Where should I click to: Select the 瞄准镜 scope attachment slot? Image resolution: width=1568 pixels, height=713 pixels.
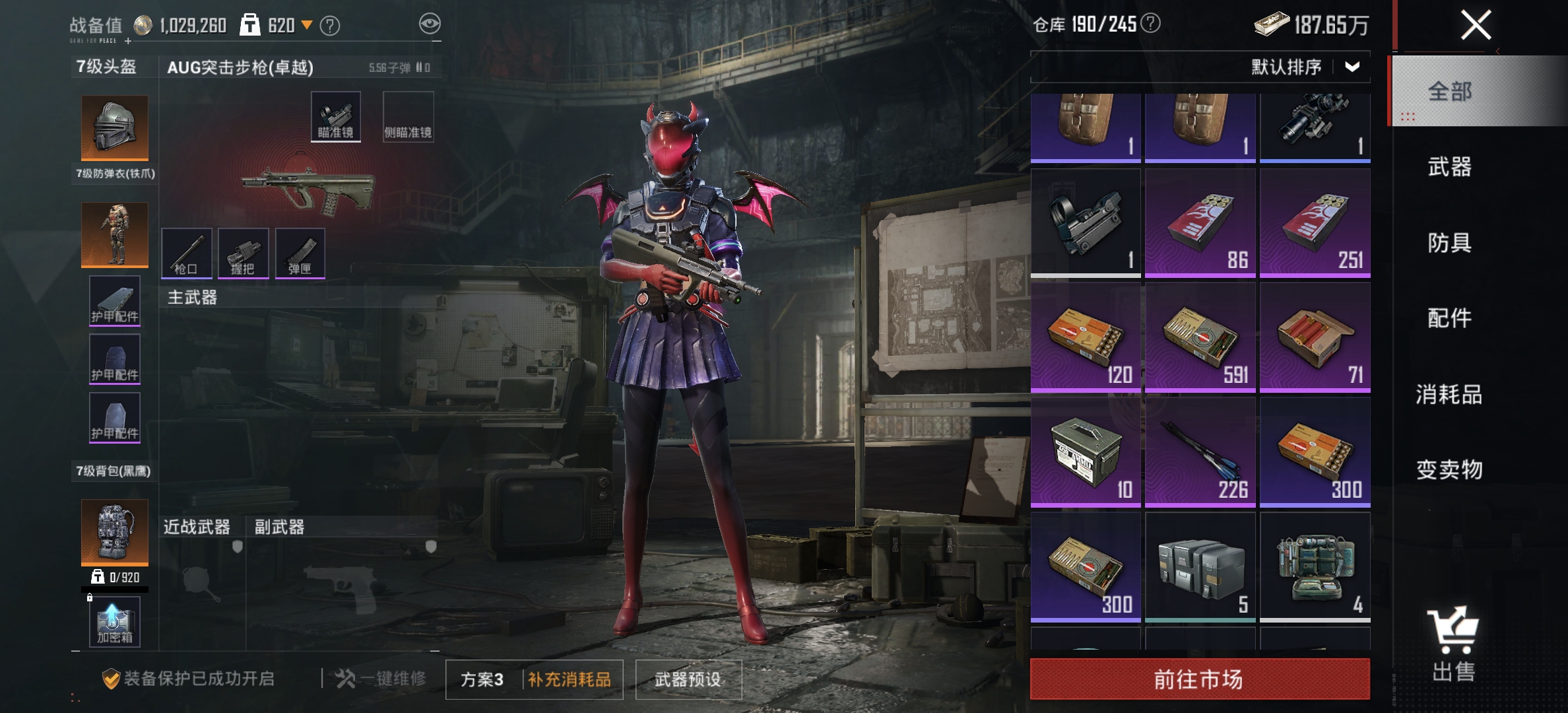click(335, 118)
